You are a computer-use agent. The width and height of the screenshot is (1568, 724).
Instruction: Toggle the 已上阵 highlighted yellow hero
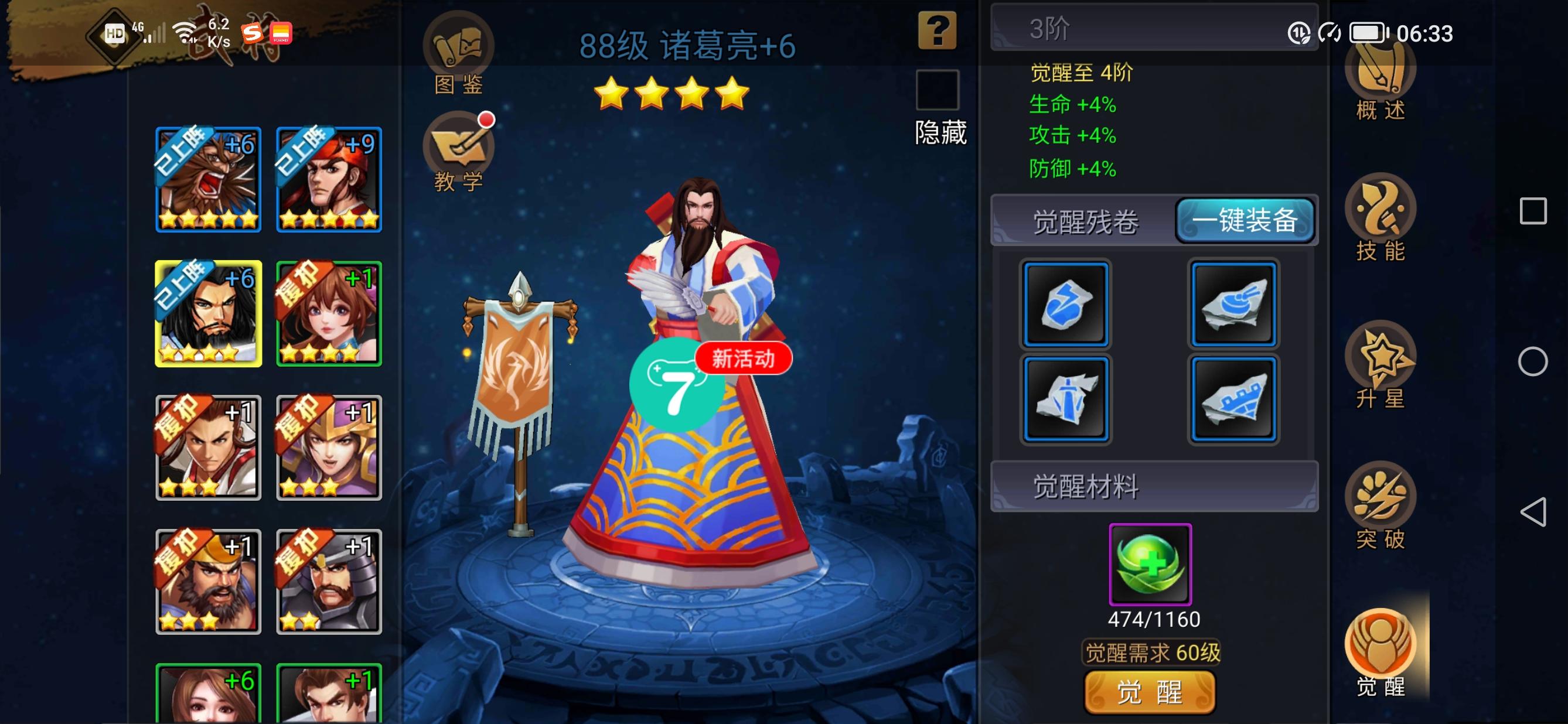pyautogui.click(x=209, y=312)
